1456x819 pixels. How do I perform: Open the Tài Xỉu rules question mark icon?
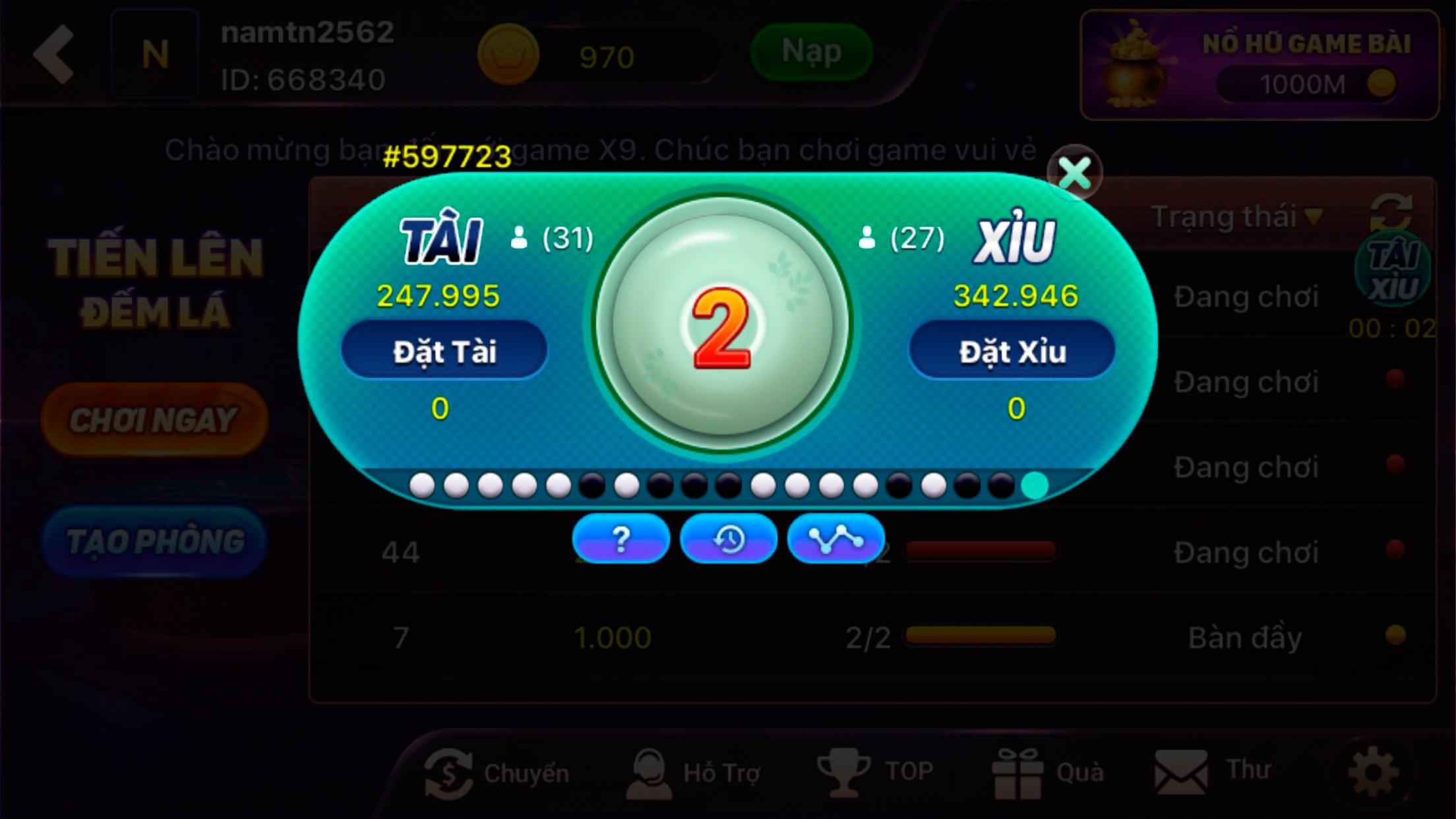pos(620,539)
